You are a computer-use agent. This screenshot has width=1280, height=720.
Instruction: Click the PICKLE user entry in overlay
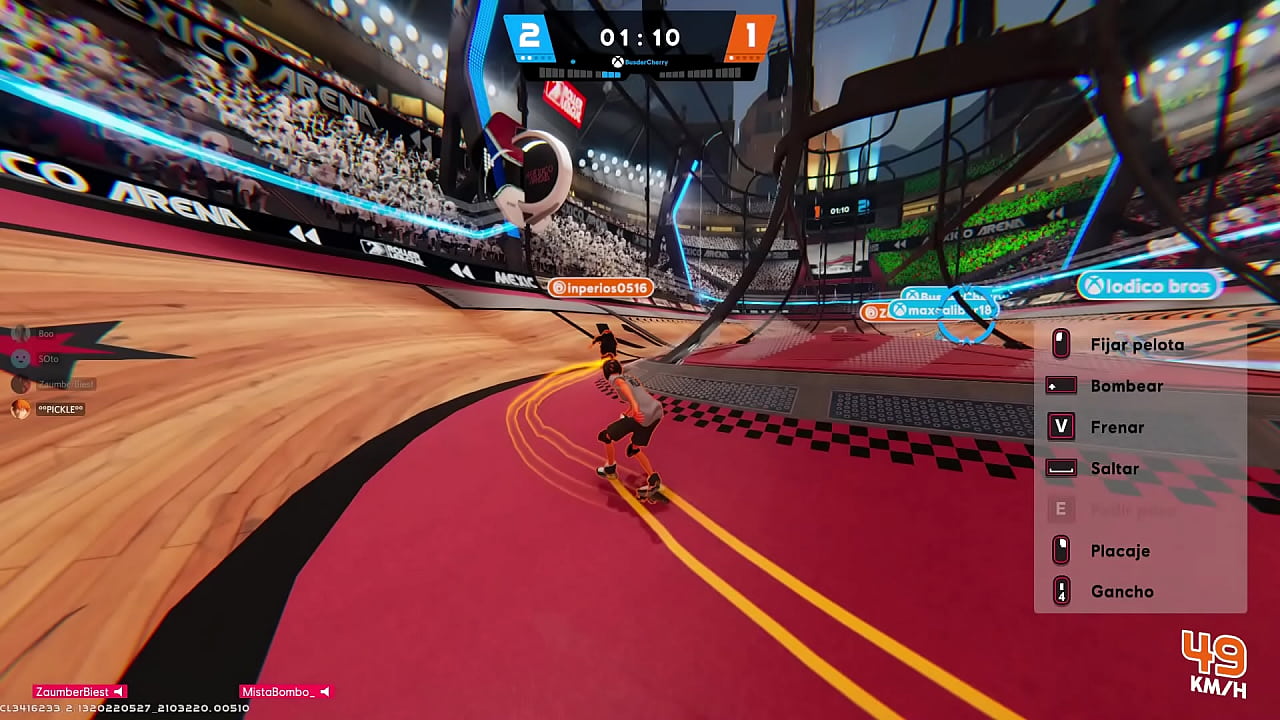pos(59,409)
